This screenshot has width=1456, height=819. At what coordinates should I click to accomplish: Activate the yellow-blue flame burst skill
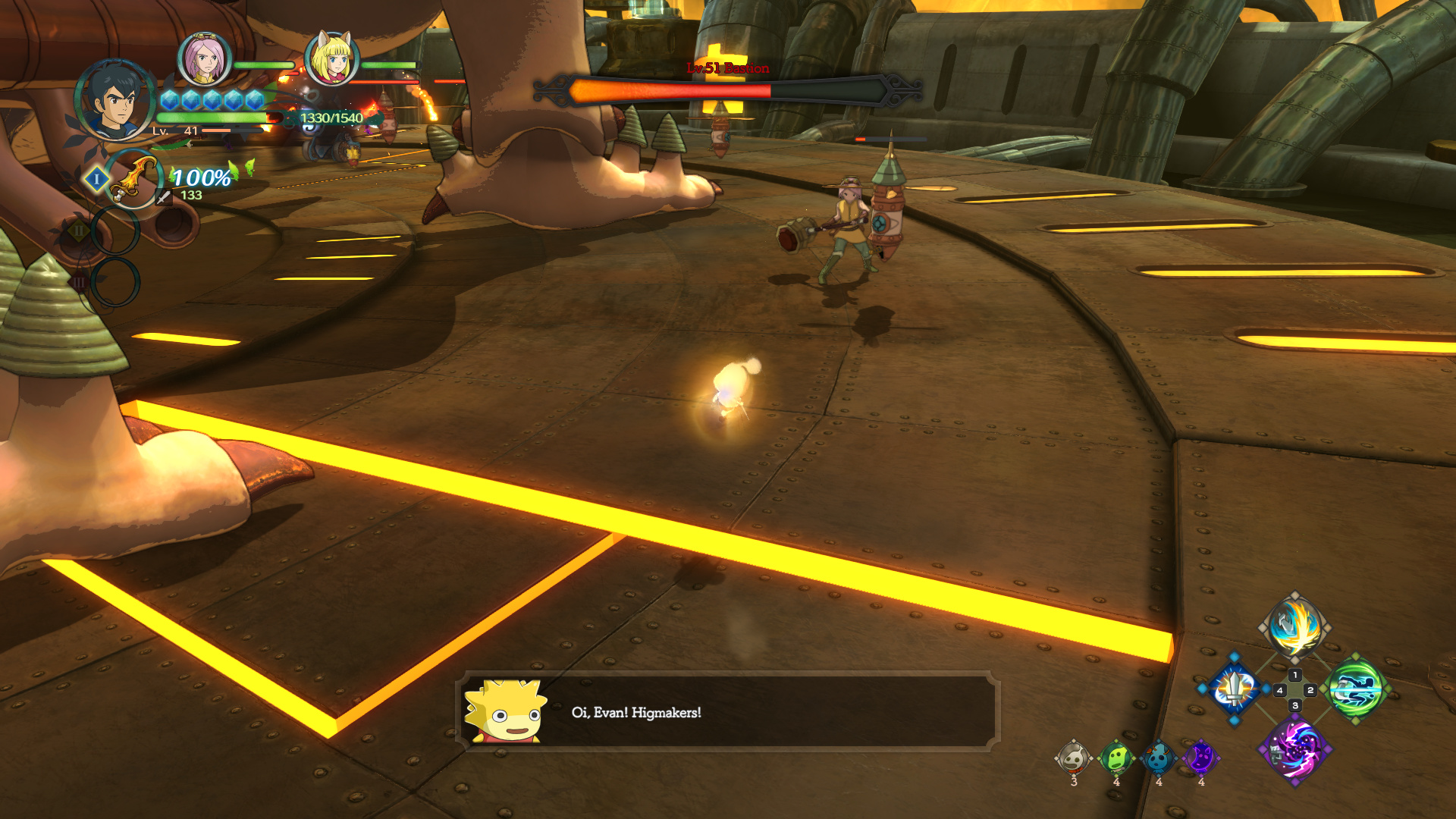coord(1295,628)
